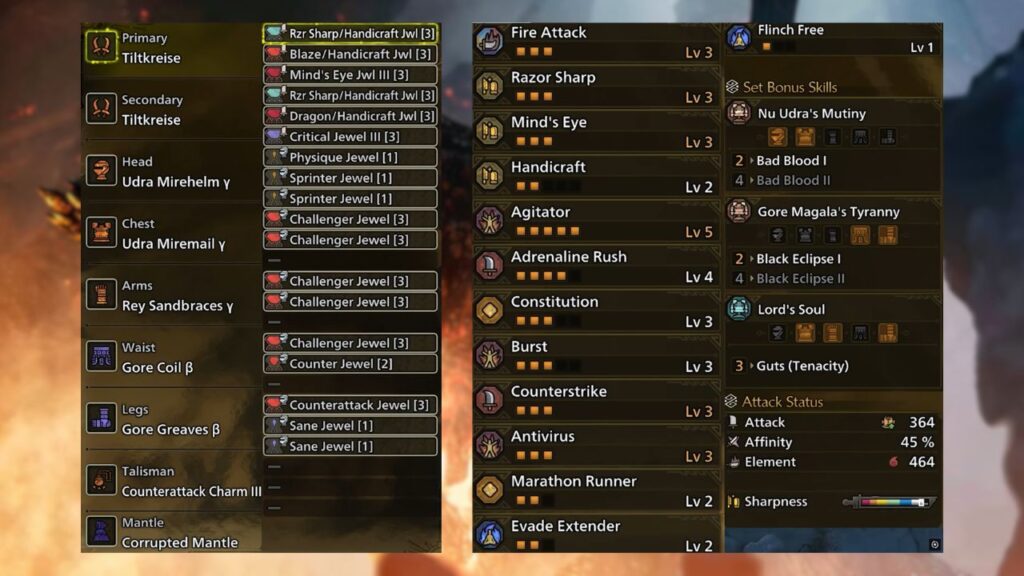Select the Corrupted Mantle slot
The image size is (1024, 576).
click(x=170, y=533)
